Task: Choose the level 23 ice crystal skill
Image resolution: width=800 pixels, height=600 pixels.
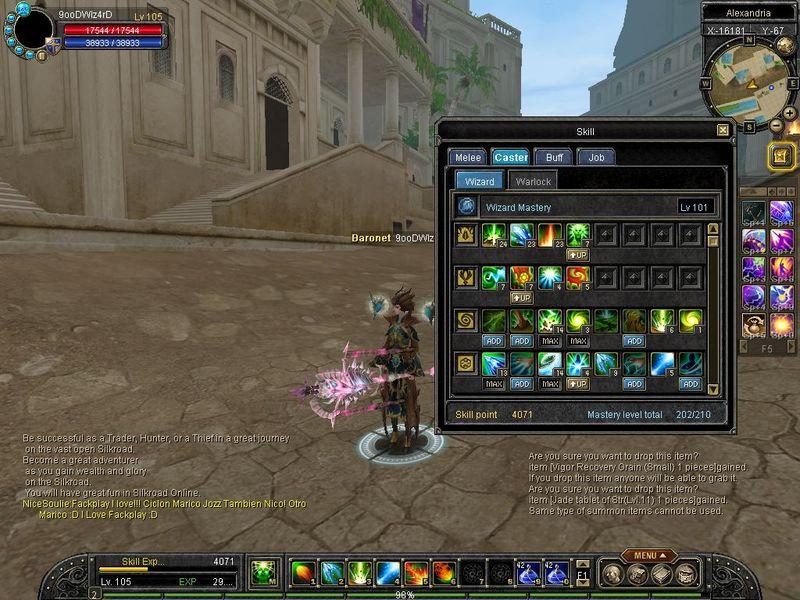Action: pos(521,236)
